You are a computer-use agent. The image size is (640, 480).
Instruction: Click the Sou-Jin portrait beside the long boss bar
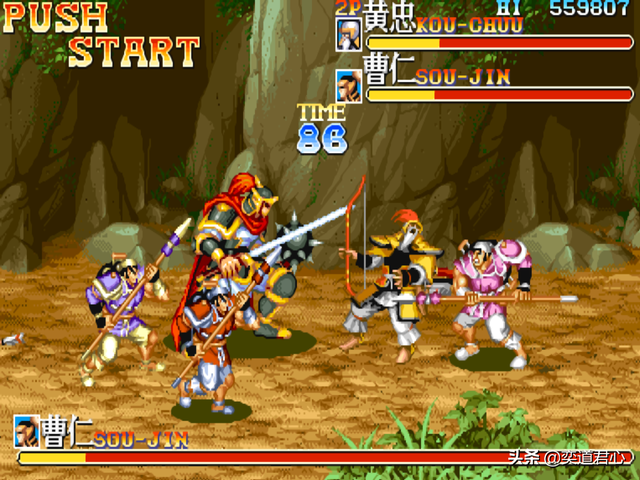click(x=27, y=433)
